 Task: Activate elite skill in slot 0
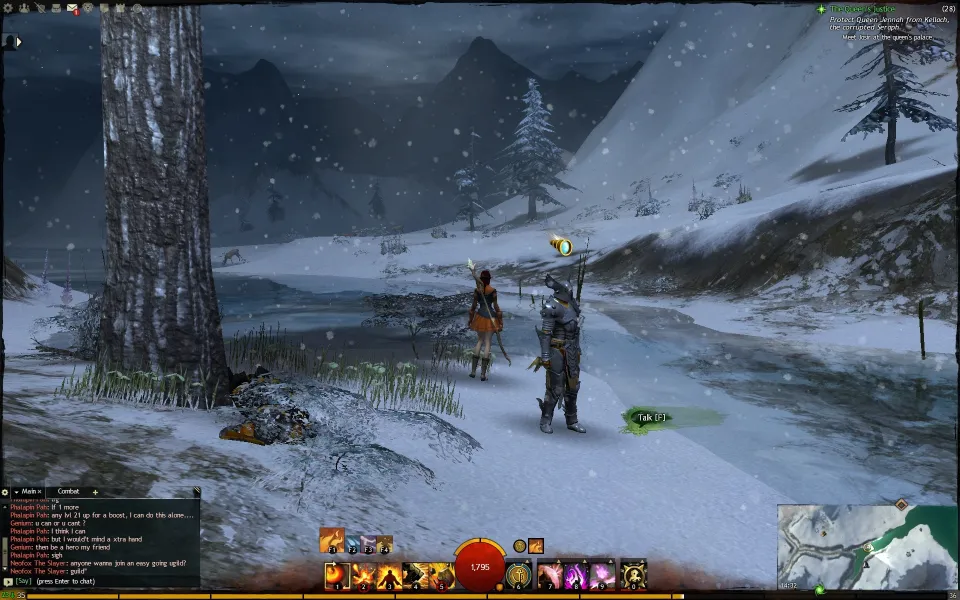tap(632, 575)
